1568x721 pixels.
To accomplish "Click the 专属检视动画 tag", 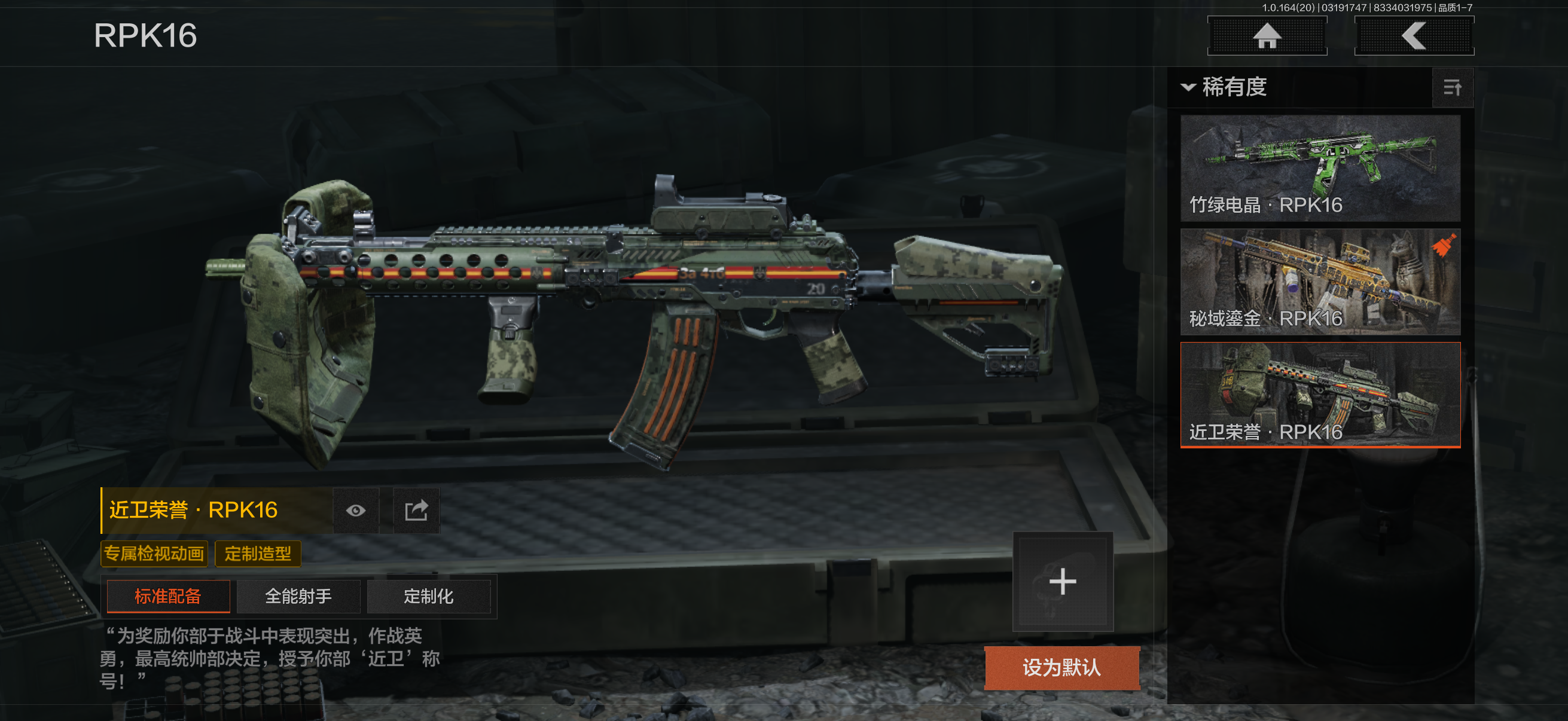I will click(154, 554).
